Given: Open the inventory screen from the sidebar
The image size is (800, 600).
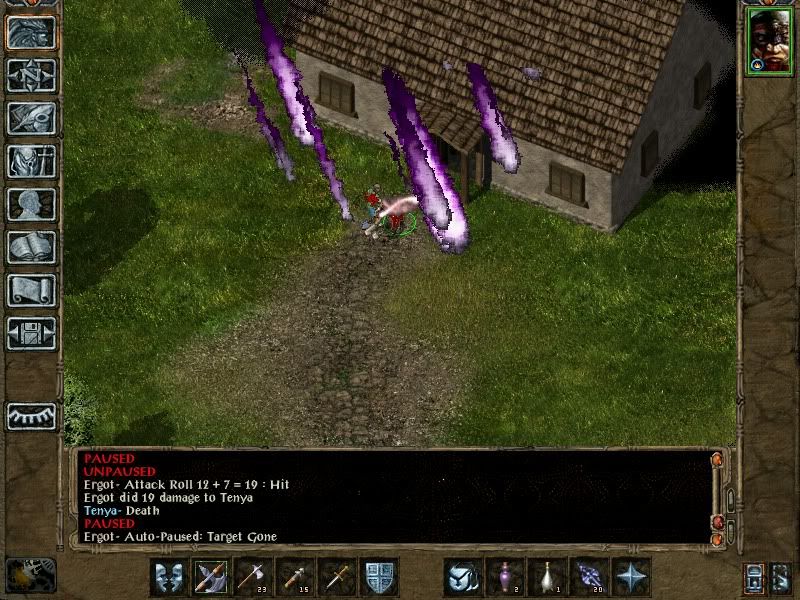Looking at the screenshot, I should pyautogui.click(x=31, y=161).
